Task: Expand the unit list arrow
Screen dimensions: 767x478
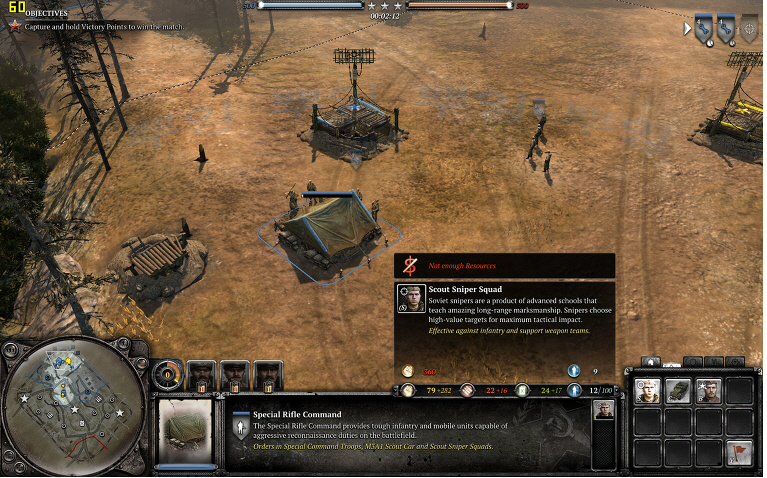Action: (x=687, y=28)
